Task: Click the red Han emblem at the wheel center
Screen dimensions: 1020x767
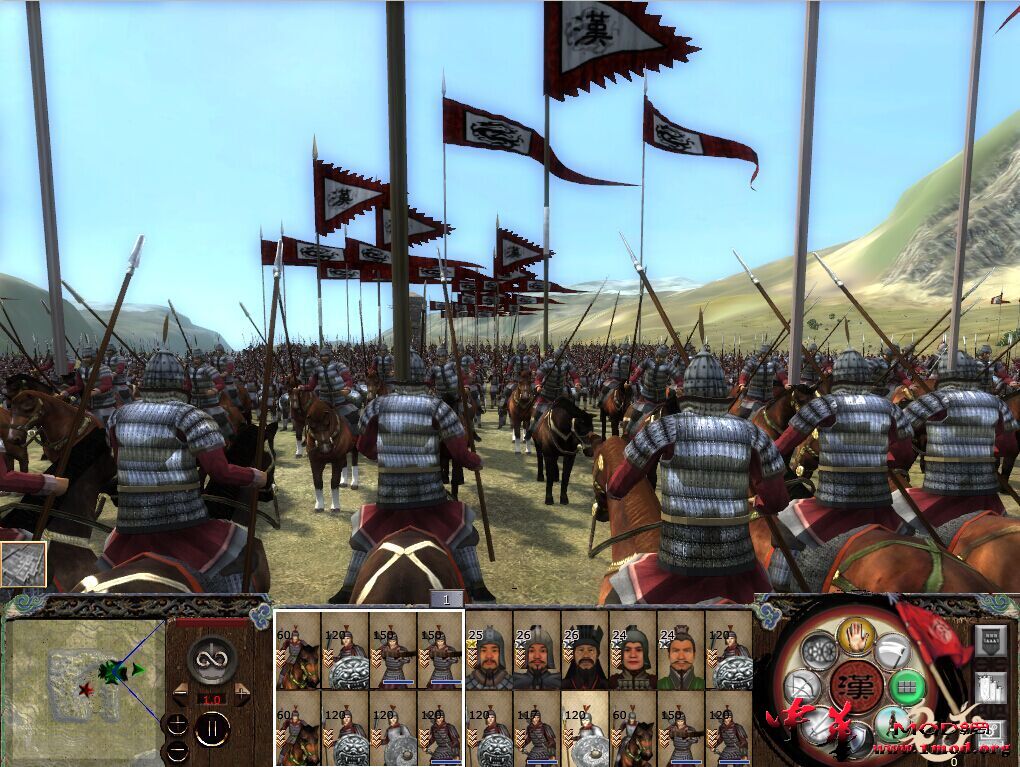Action: tap(856, 688)
